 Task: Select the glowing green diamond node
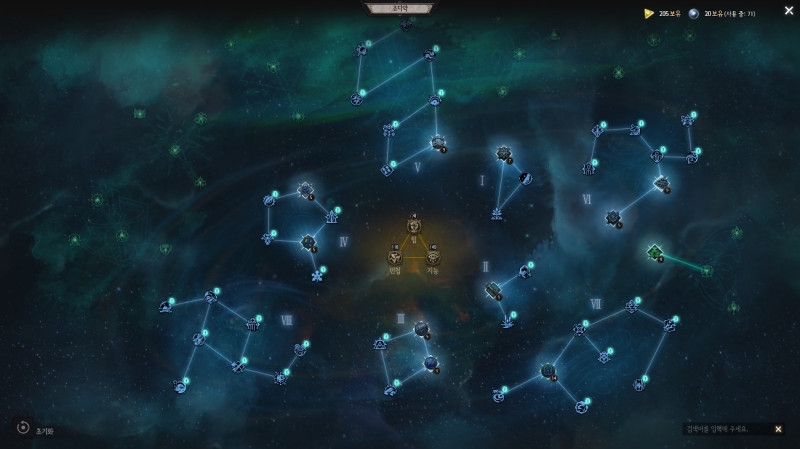[655, 251]
